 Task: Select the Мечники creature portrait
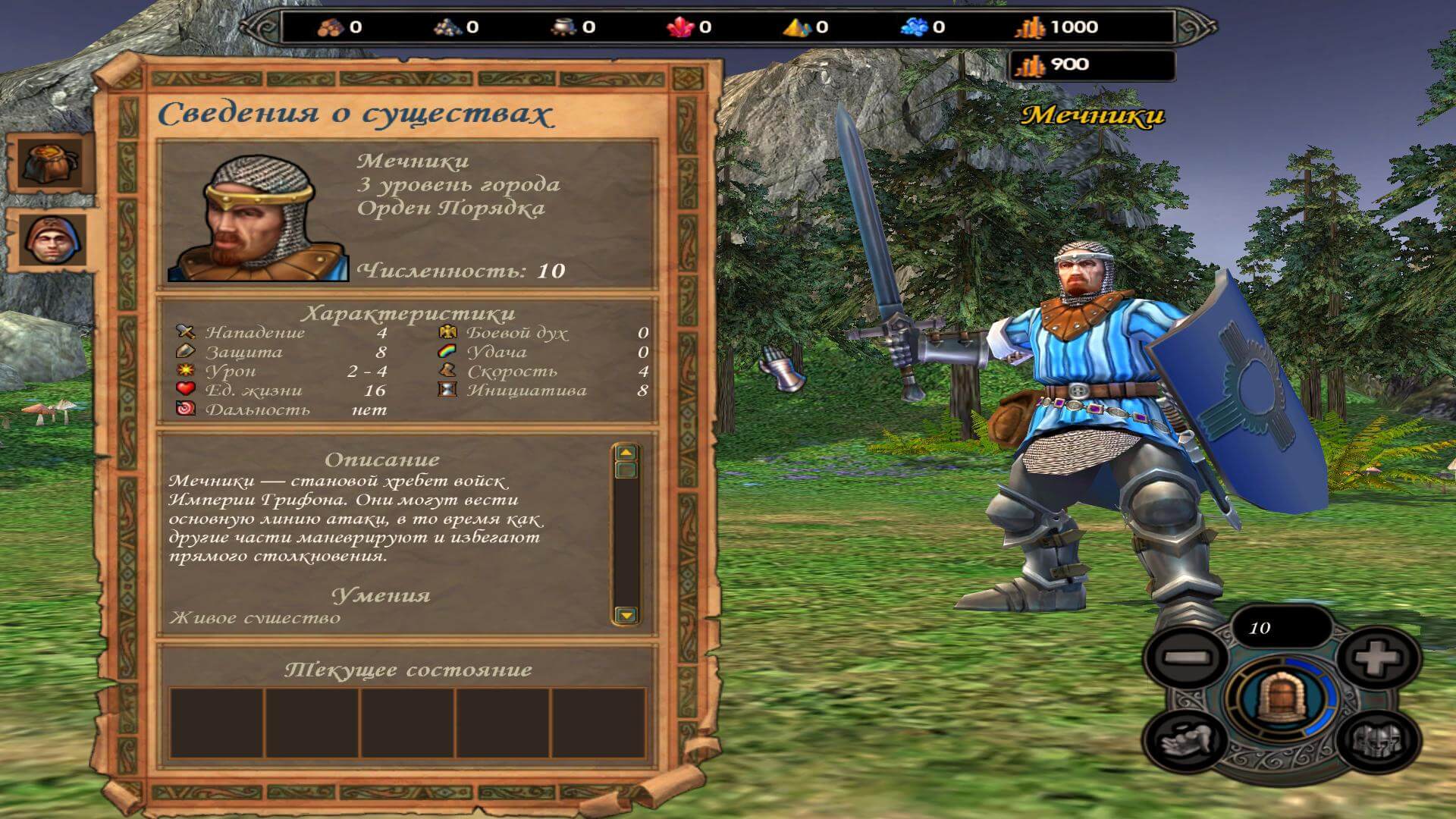[x=258, y=218]
